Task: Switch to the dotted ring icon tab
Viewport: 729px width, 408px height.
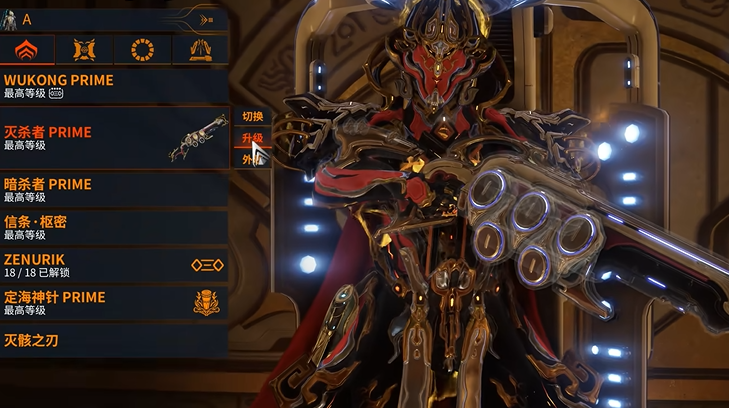Action: point(142,49)
